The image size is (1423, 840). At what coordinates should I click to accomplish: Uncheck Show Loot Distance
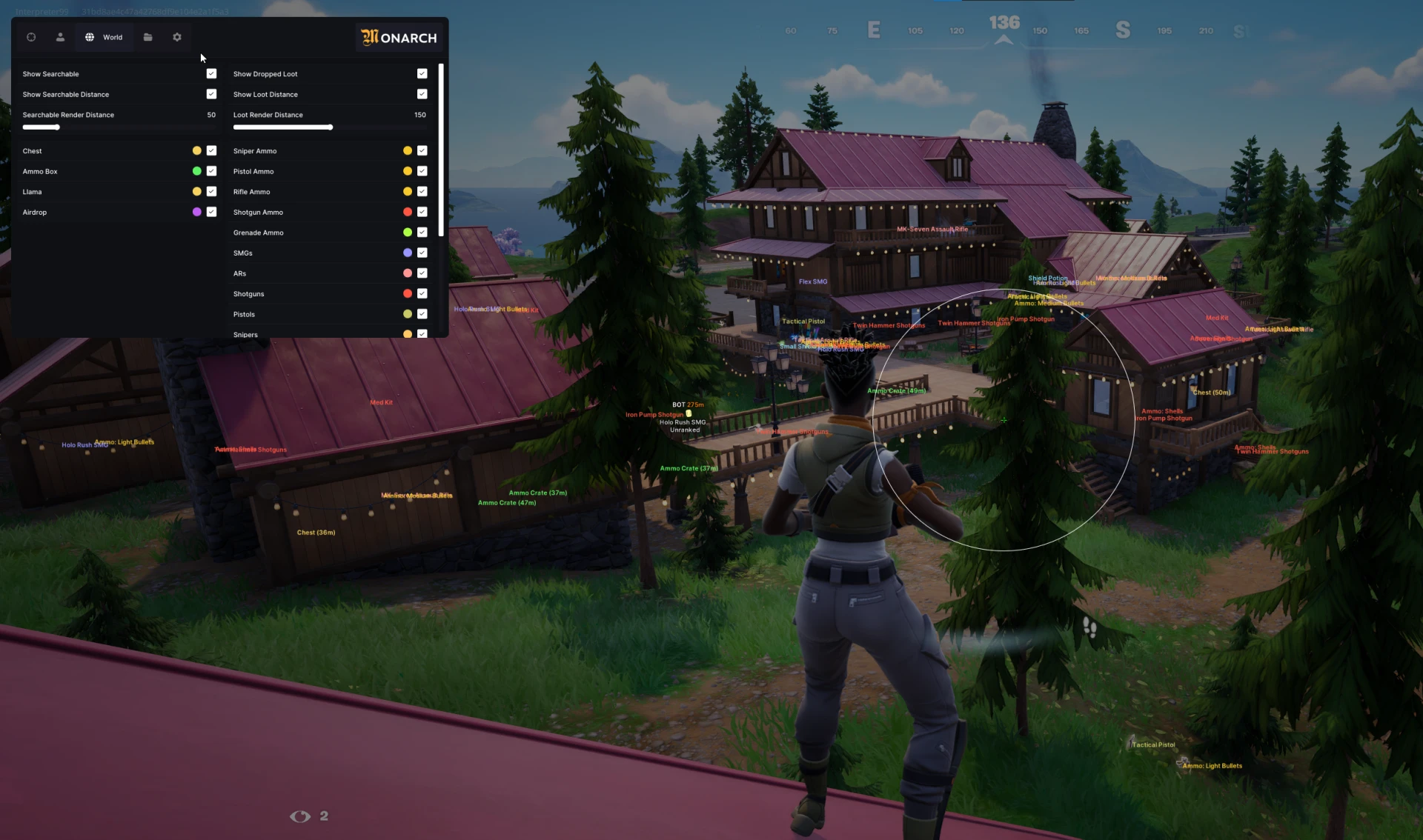[x=422, y=94]
